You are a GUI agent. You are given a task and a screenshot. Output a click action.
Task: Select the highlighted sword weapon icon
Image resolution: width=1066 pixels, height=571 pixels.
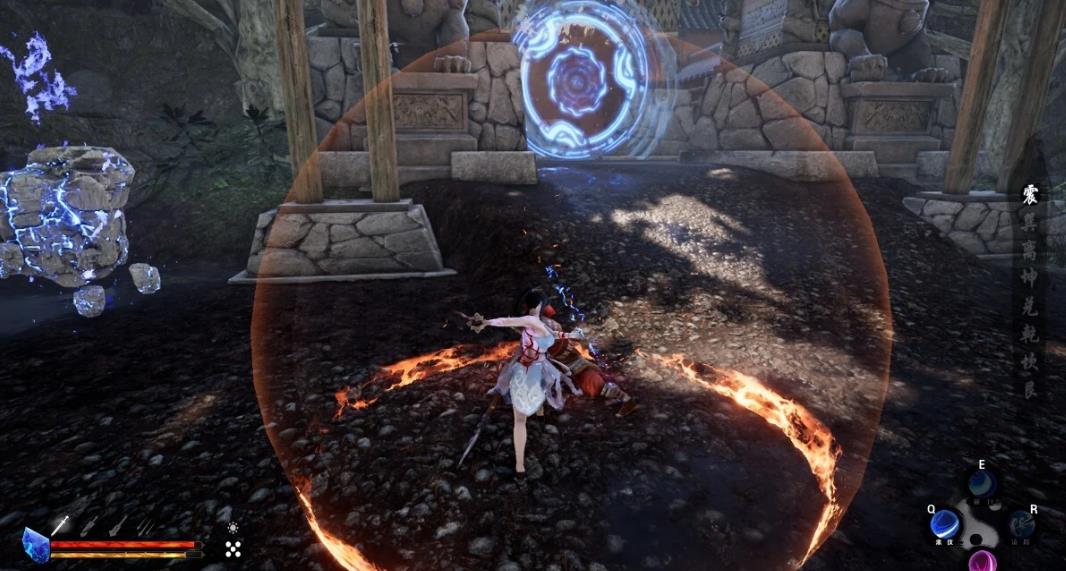click(x=59, y=524)
